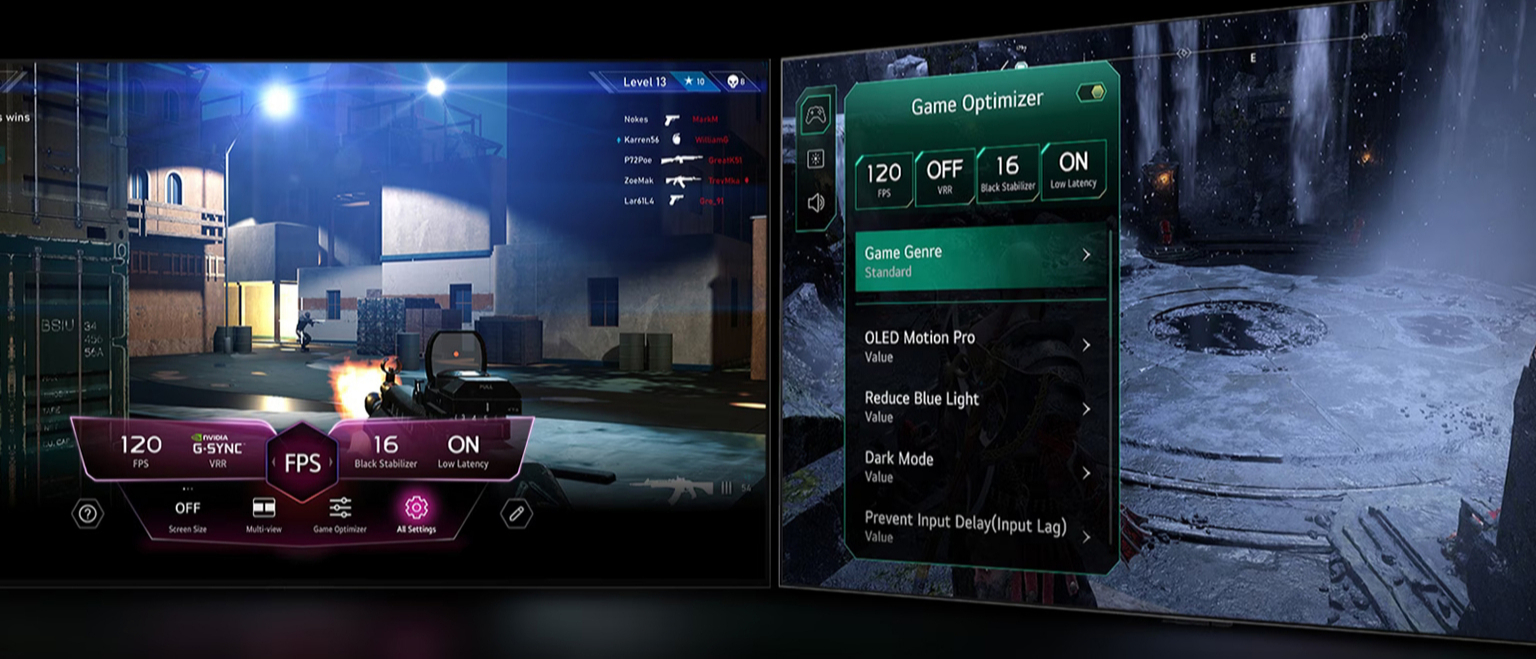Open All Settings gear icon

(416, 508)
